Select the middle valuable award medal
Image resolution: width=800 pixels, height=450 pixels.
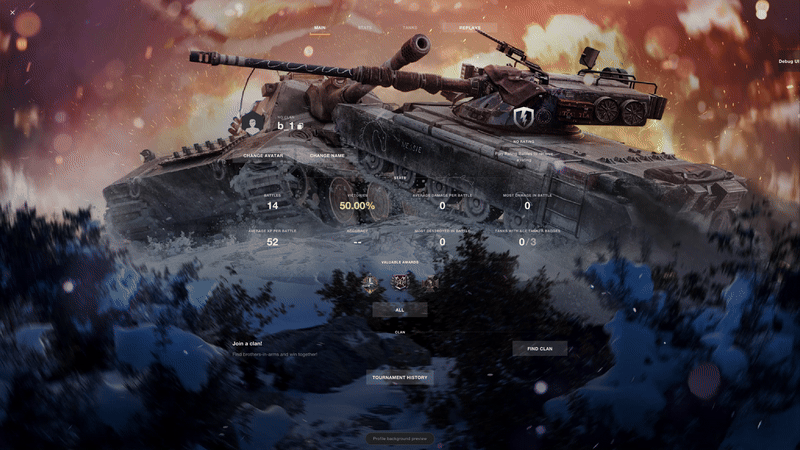pos(400,283)
